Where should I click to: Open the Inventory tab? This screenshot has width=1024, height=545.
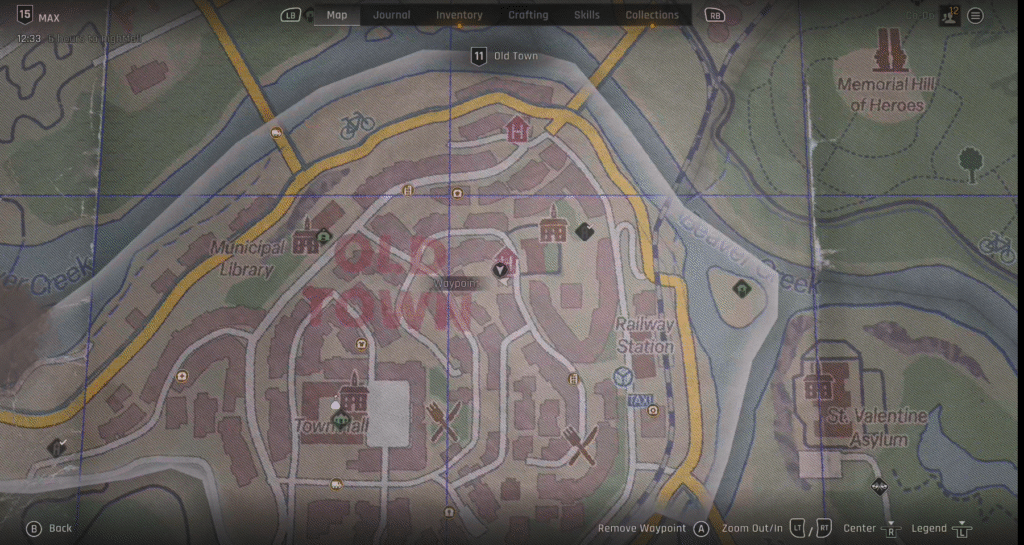coord(459,15)
